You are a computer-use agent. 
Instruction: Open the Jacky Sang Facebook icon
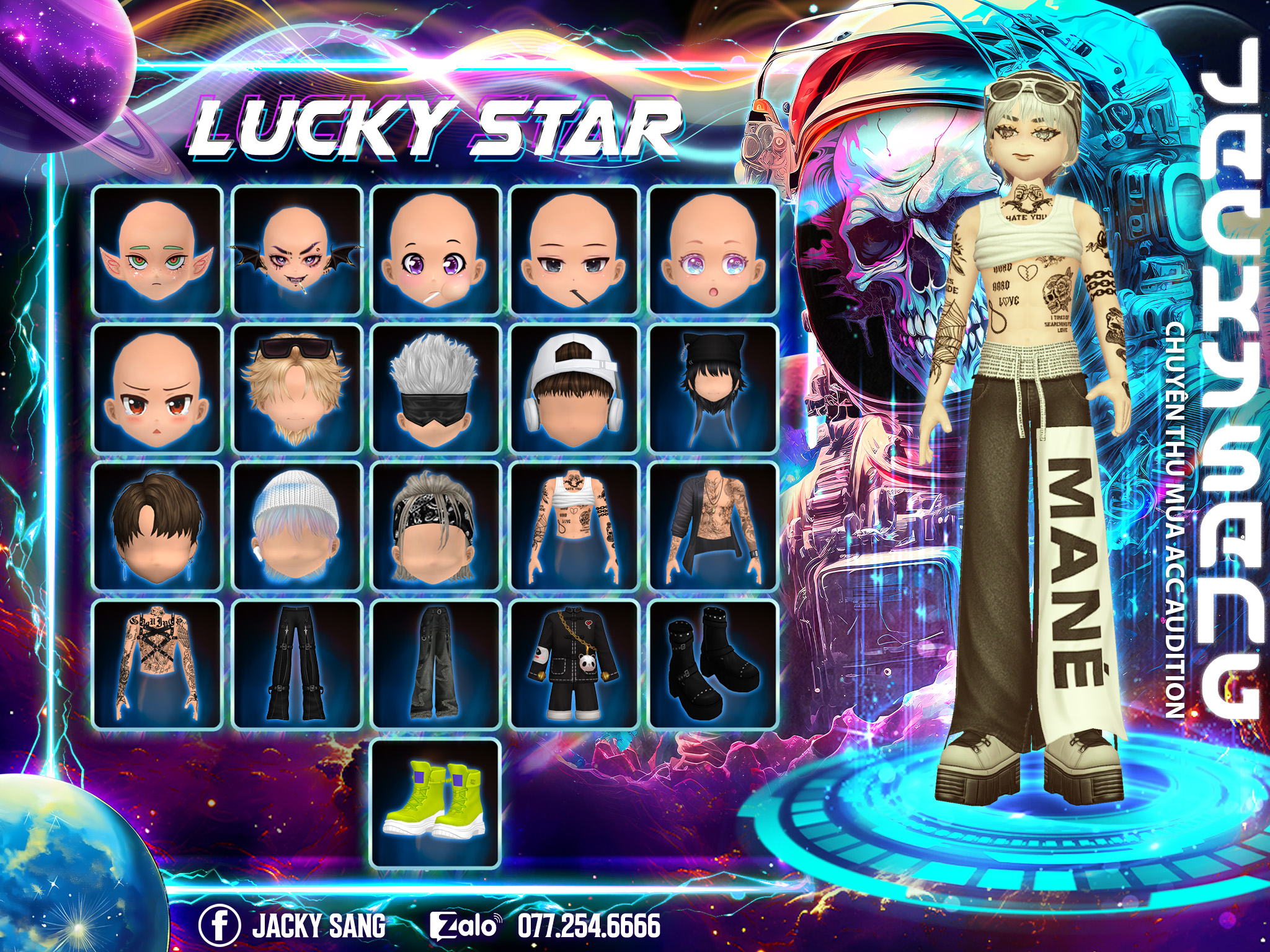point(219,925)
